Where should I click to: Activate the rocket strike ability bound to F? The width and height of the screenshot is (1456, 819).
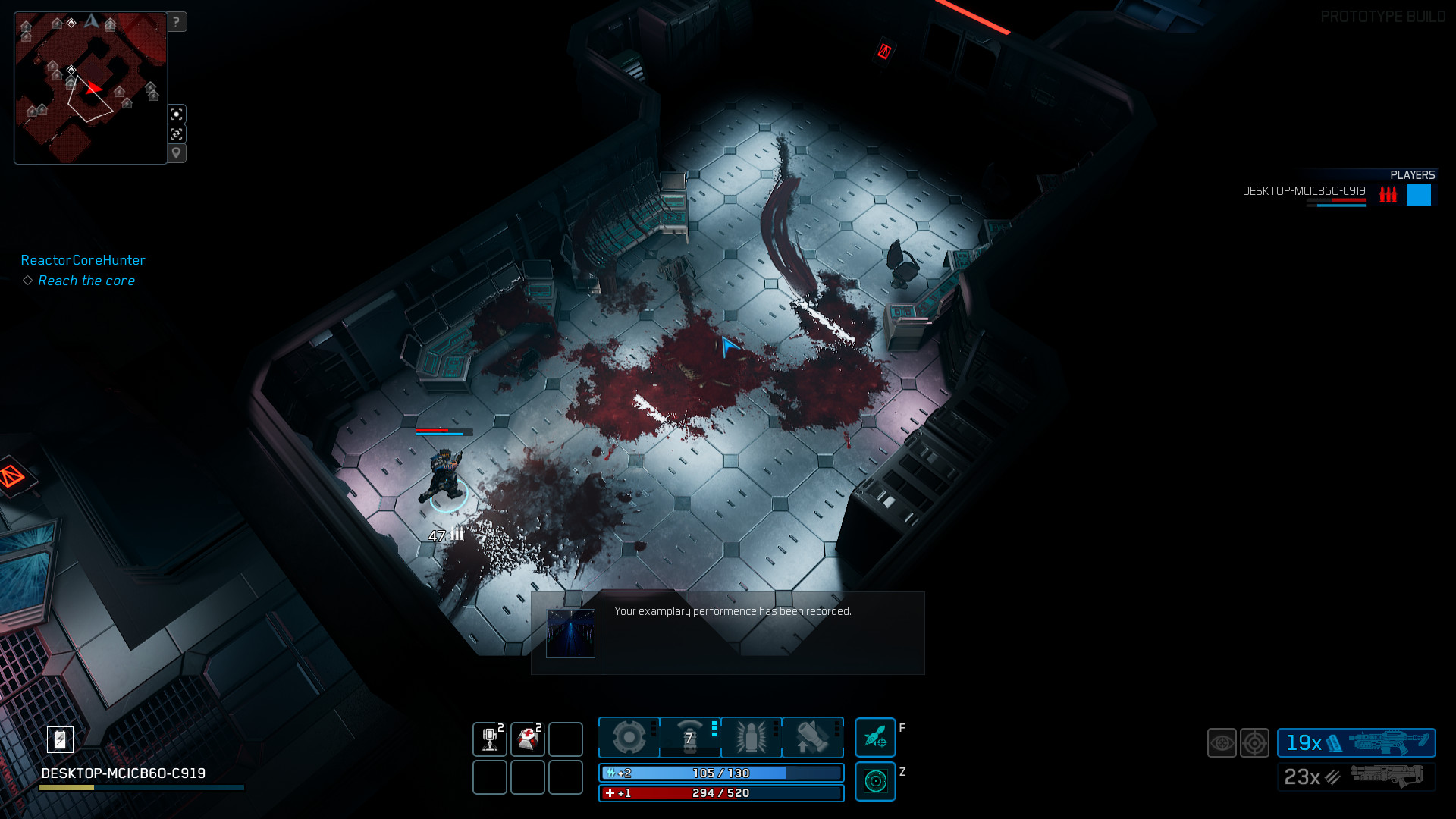pyautogui.click(x=876, y=737)
